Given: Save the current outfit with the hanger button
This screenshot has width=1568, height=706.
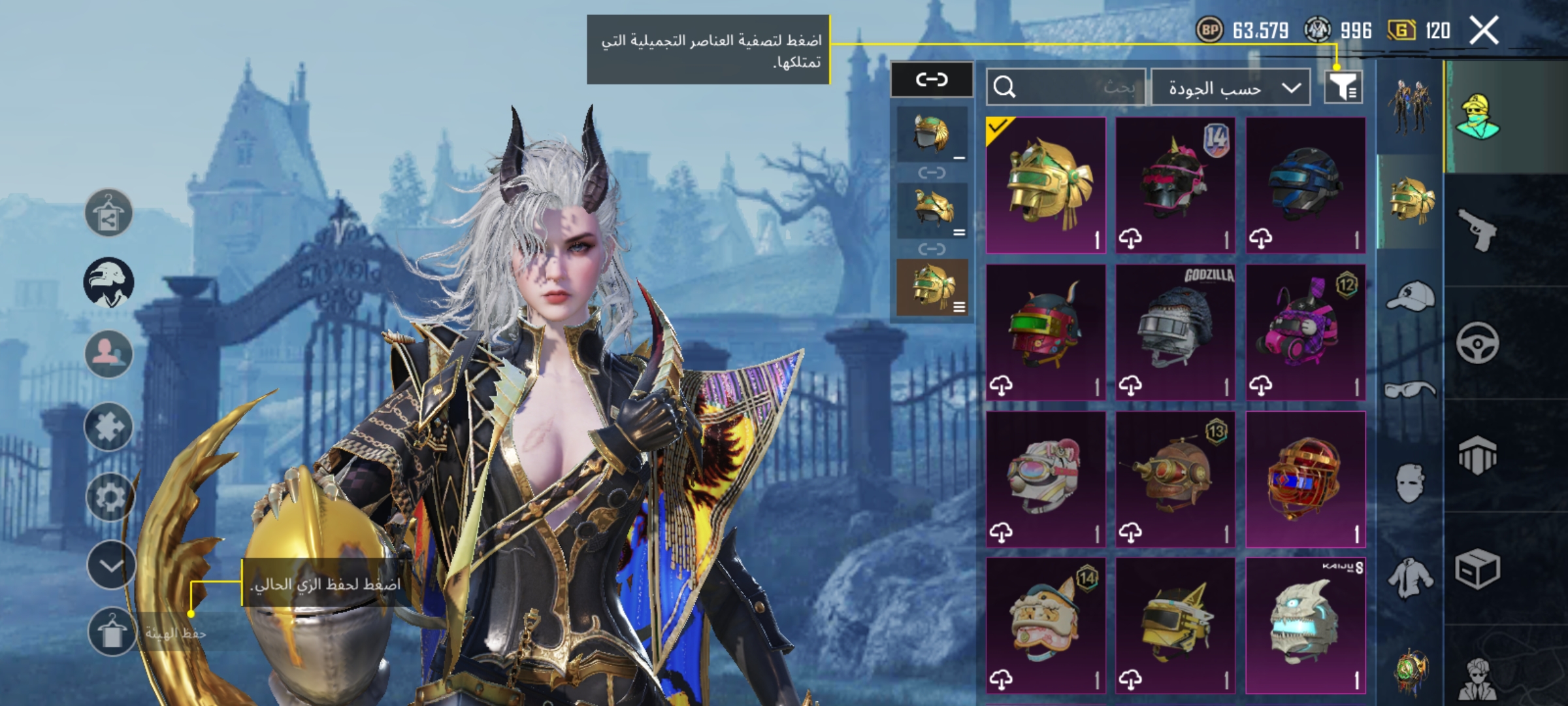Looking at the screenshot, I should [112, 631].
